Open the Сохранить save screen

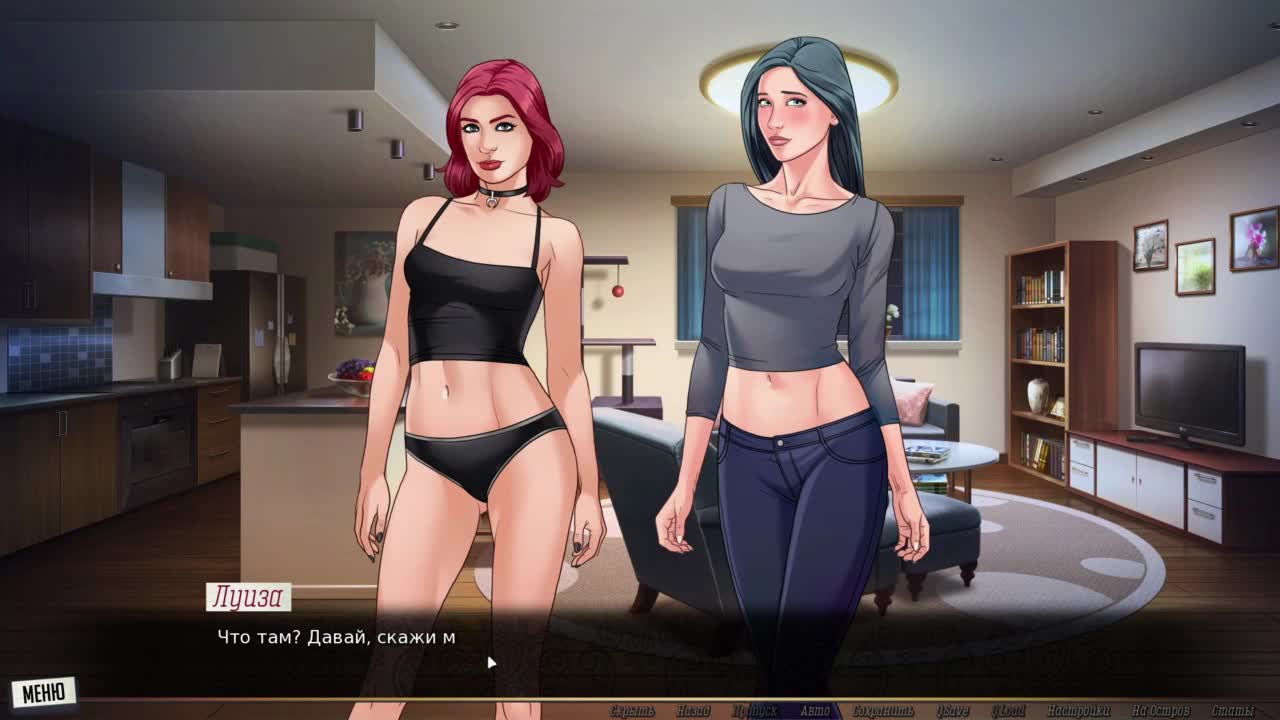(x=883, y=711)
